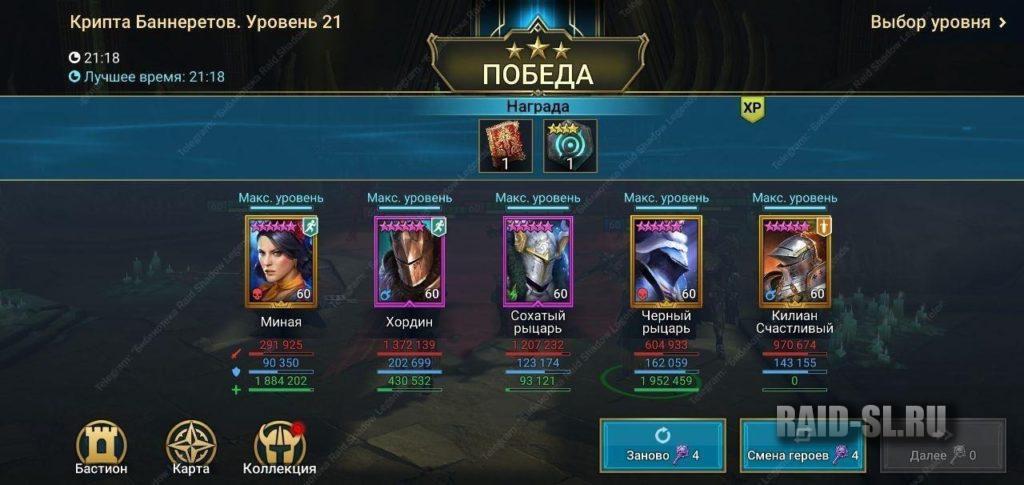This screenshot has width=1024, height=485.
Task: Open the Бастион menu
Action: coord(101,445)
